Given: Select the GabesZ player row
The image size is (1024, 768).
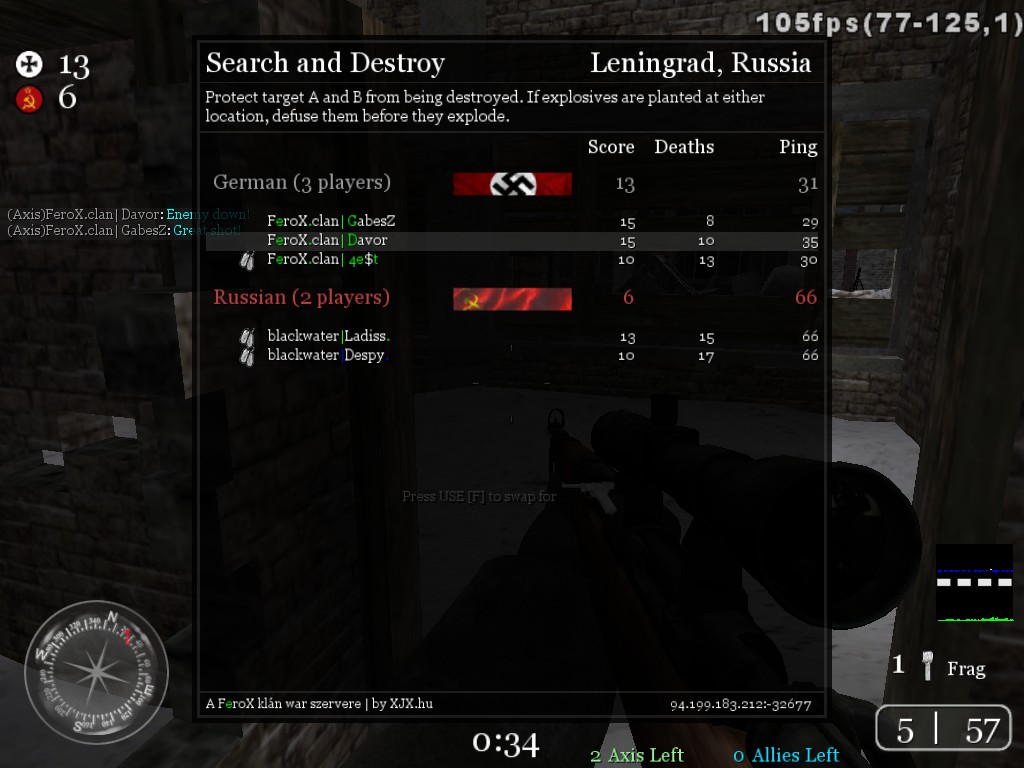Looking at the screenshot, I should [512, 221].
